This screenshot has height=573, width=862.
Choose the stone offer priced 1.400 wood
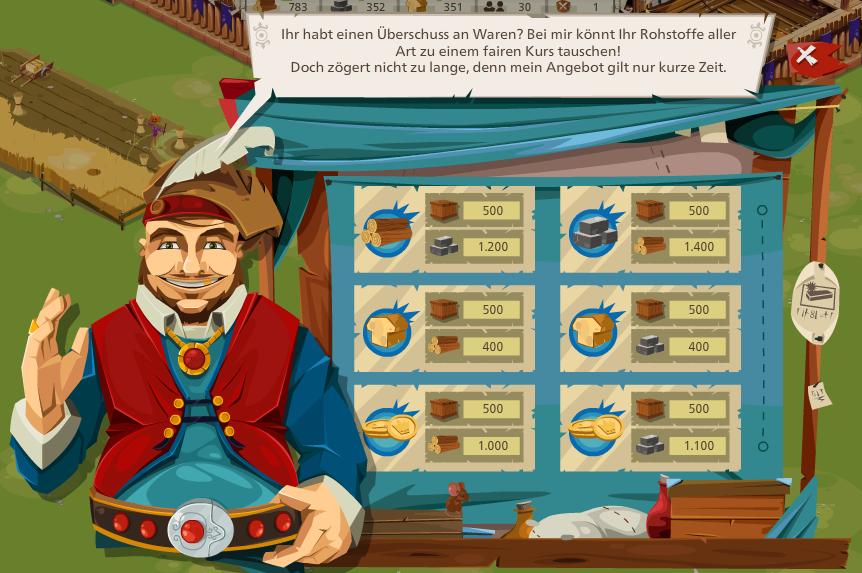click(650, 229)
